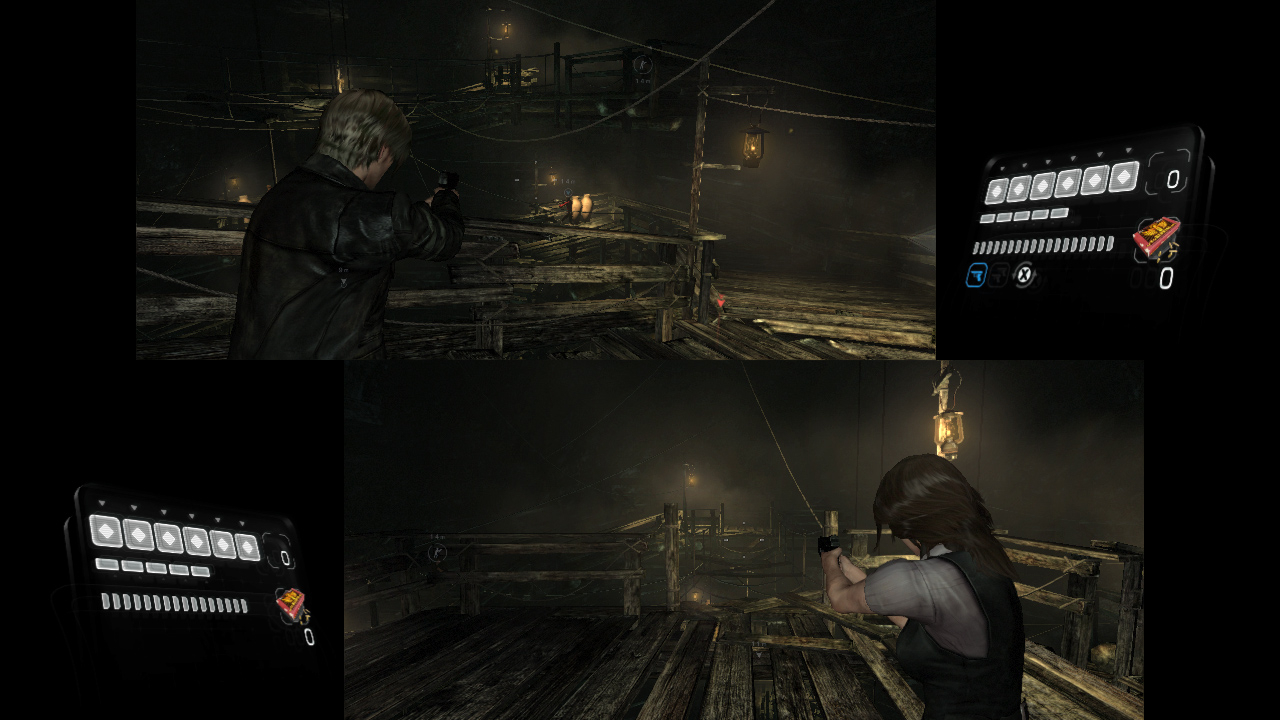Viewport: 1280px width, 720px height.
Task: Click the circular waypoint marker in Leon's viewport
Action: pyautogui.click(x=643, y=65)
